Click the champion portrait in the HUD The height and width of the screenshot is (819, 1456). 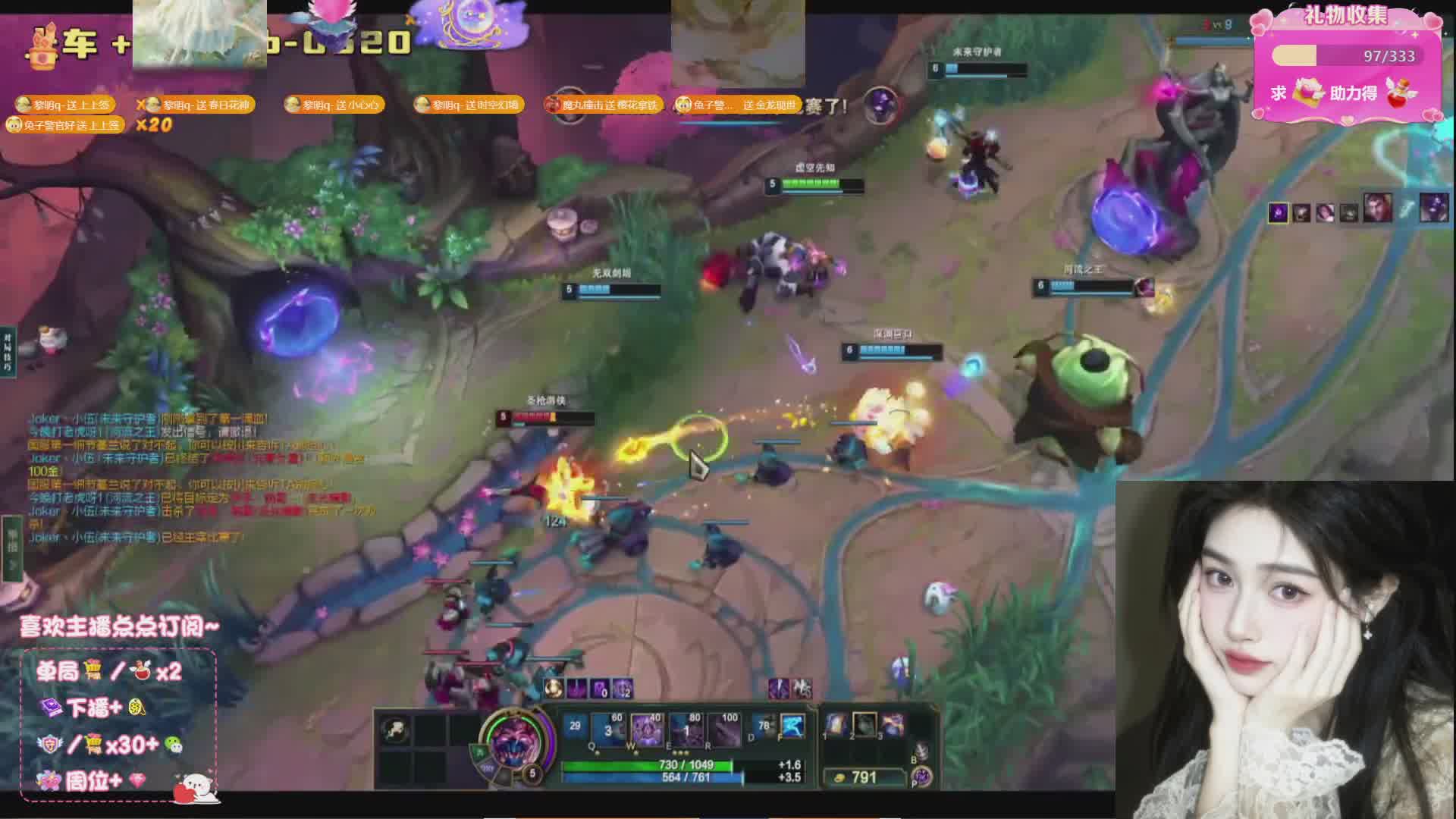coord(517,742)
